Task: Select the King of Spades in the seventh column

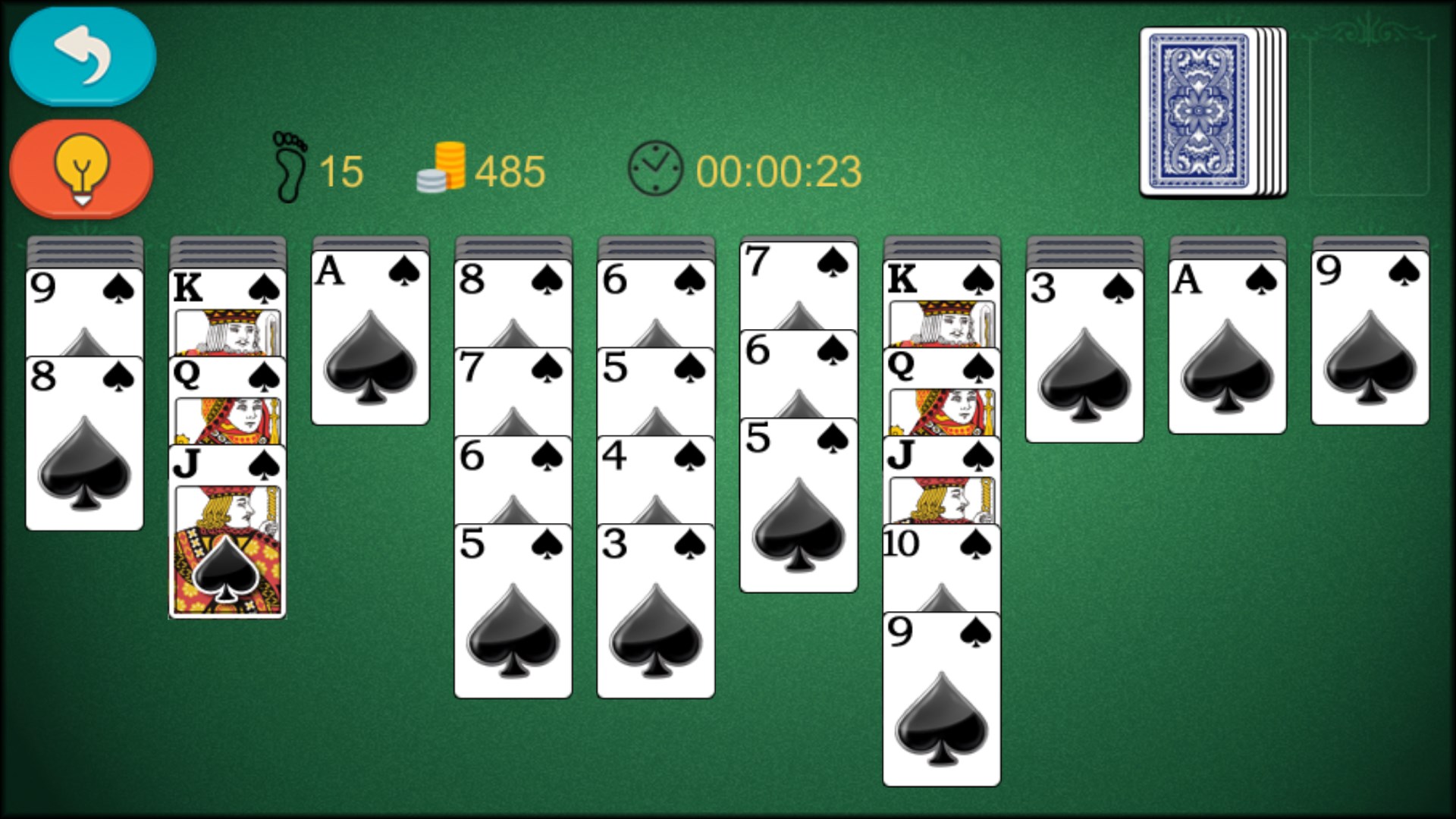Action: [x=942, y=284]
